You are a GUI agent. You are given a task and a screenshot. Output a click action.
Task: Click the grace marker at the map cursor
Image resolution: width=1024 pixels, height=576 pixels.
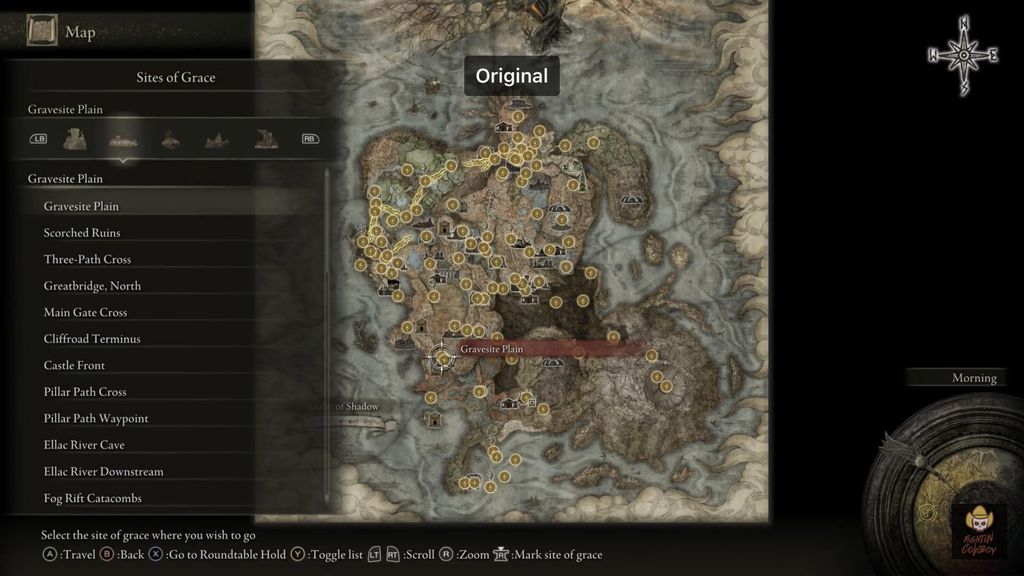(x=441, y=358)
